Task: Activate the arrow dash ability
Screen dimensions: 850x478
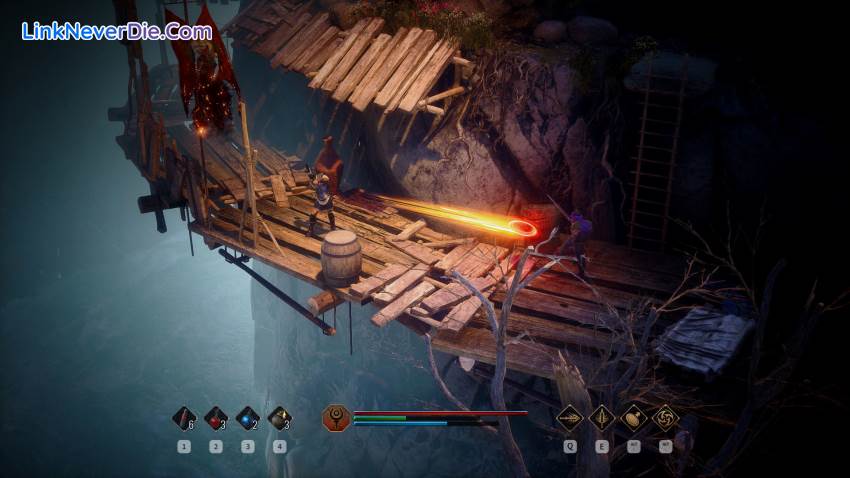Action: pos(570,417)
